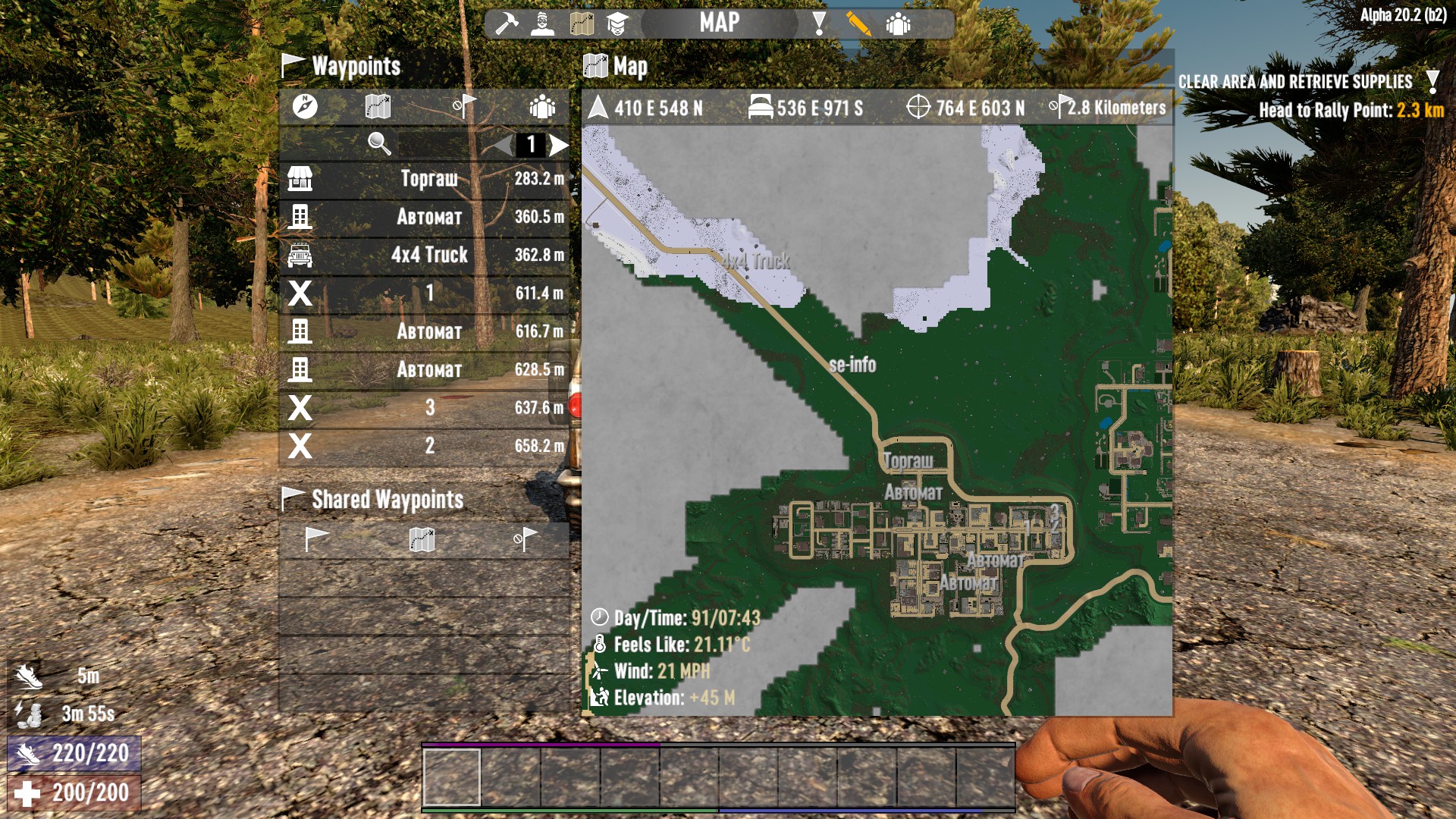Click the share waypoint group icon button

click(x=542, y=106)
